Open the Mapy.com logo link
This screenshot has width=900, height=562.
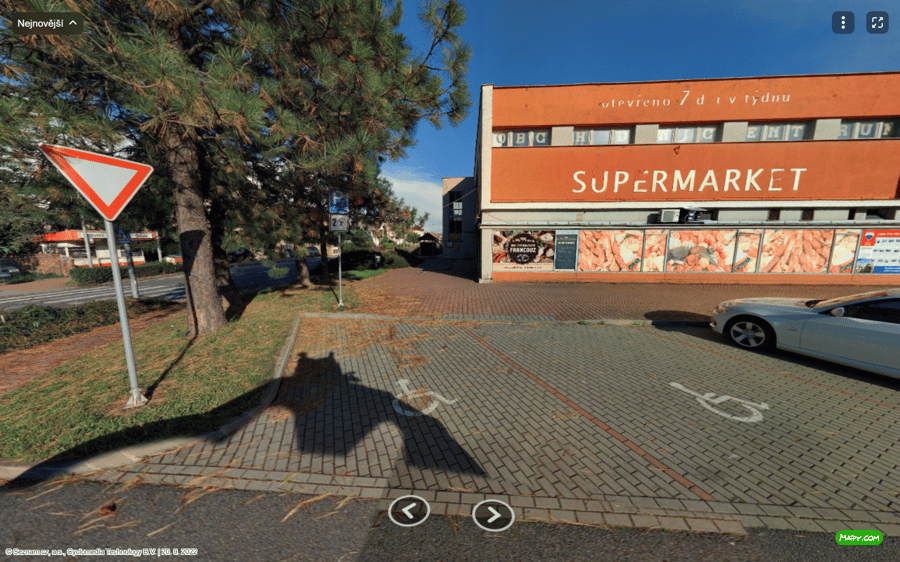click(859, 538)
